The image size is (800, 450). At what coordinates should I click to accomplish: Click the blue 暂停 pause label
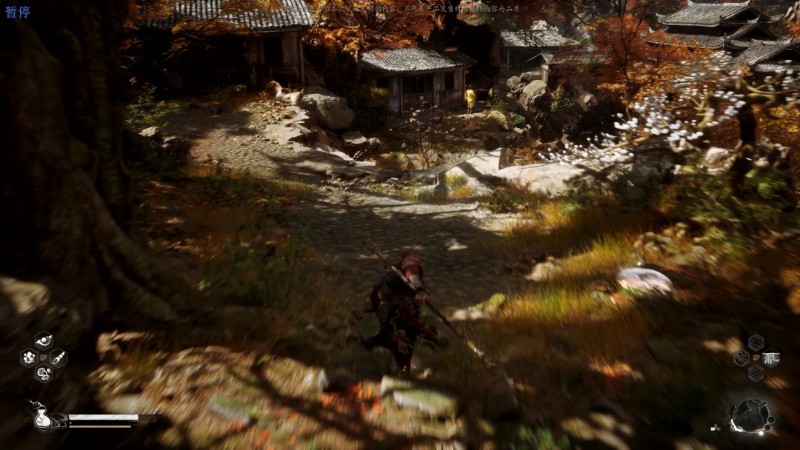tap(17, 12)
